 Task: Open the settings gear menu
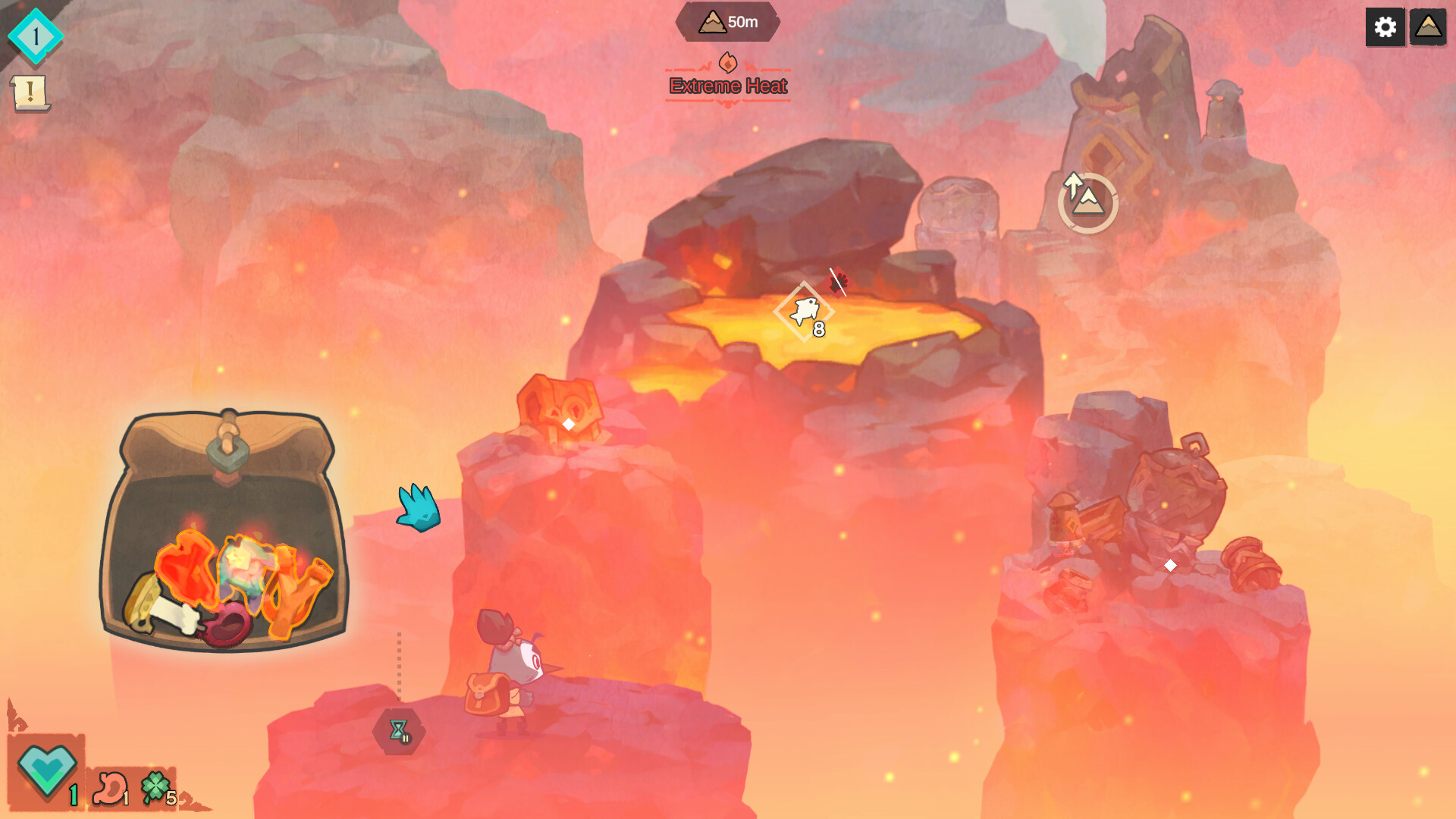click(x=1385, y=27)
